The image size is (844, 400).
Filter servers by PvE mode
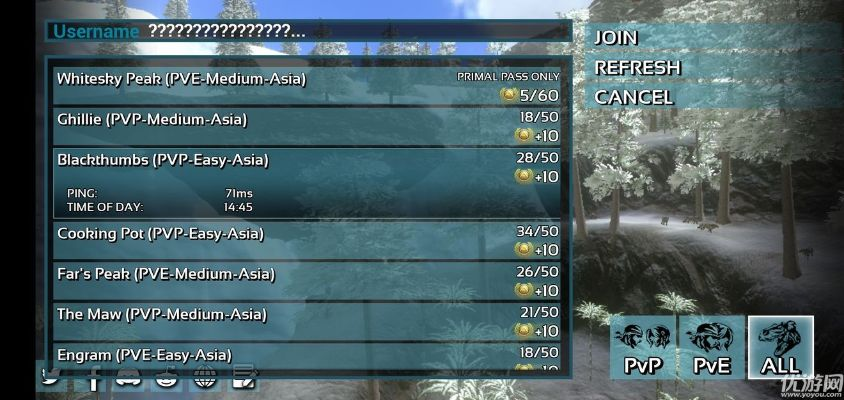(712, 348)
